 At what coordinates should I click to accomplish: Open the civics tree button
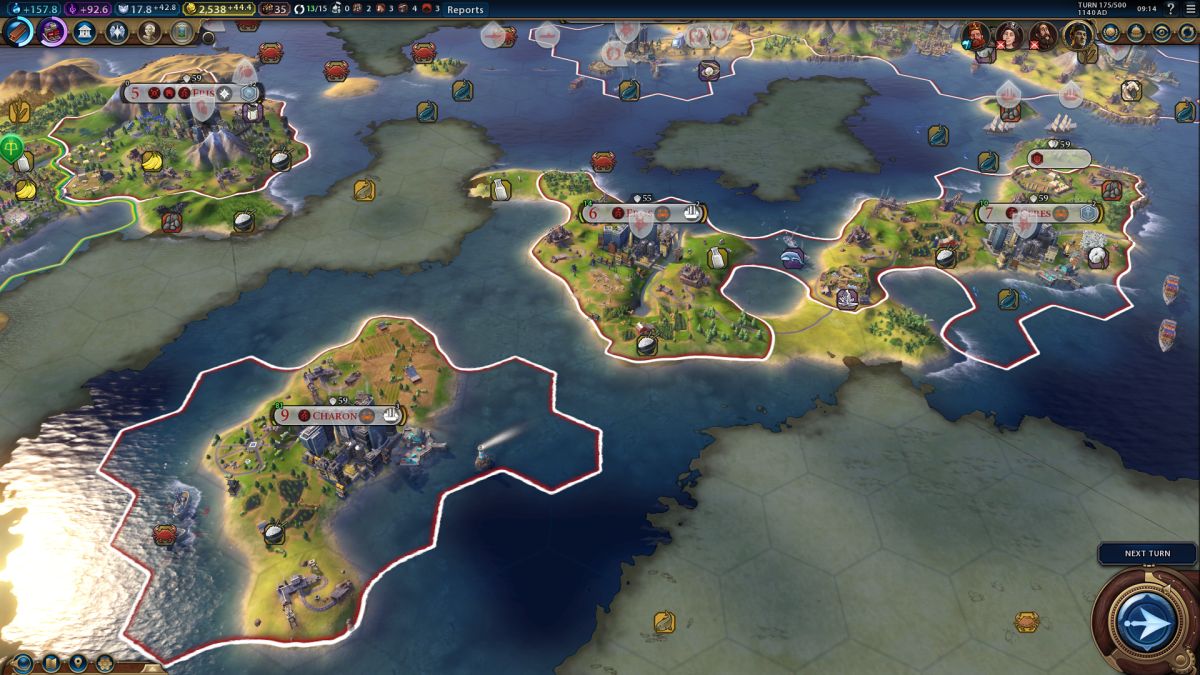click(52, 31)
